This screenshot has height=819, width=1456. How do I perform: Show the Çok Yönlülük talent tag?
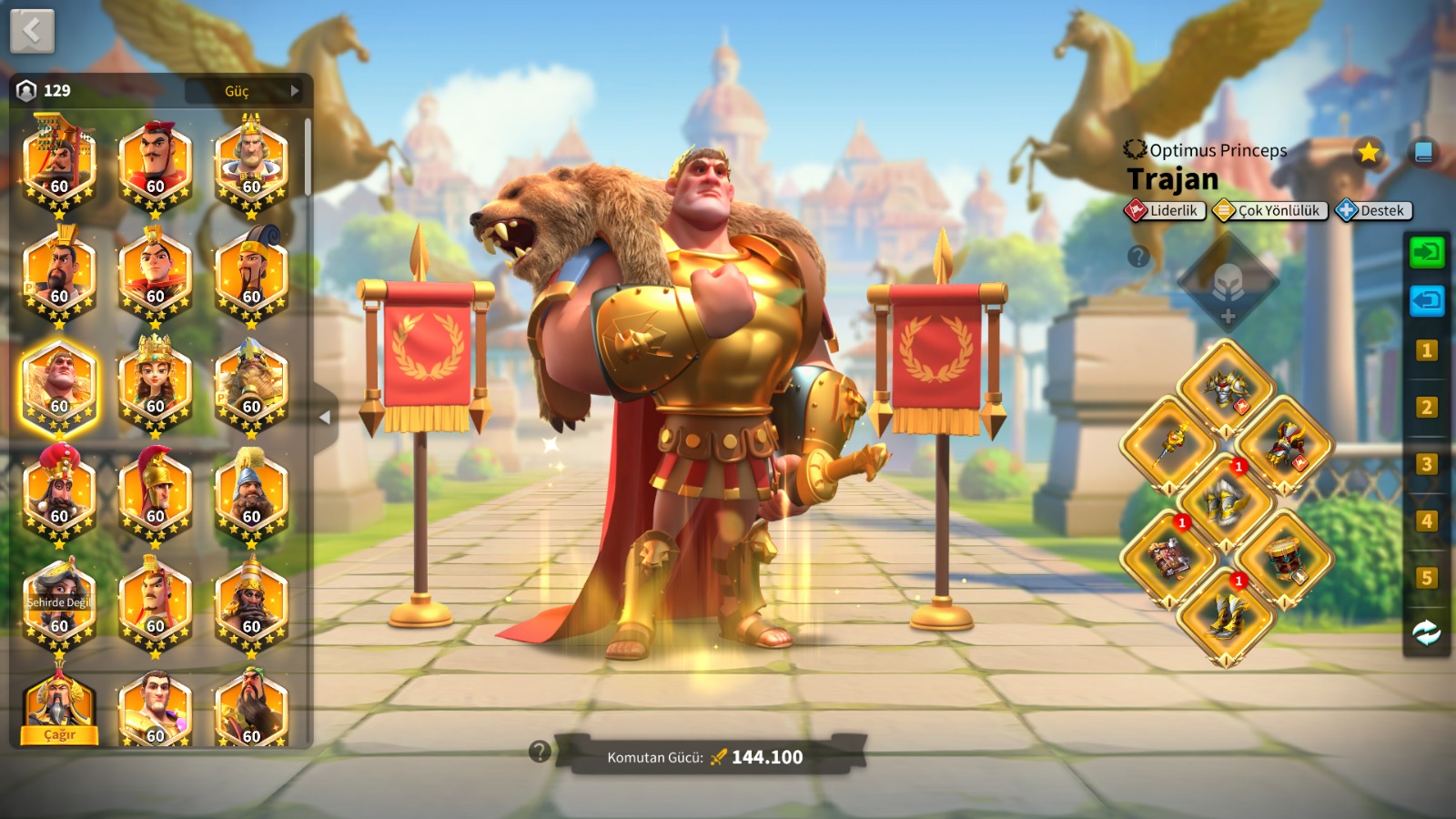pos(1270,211)
